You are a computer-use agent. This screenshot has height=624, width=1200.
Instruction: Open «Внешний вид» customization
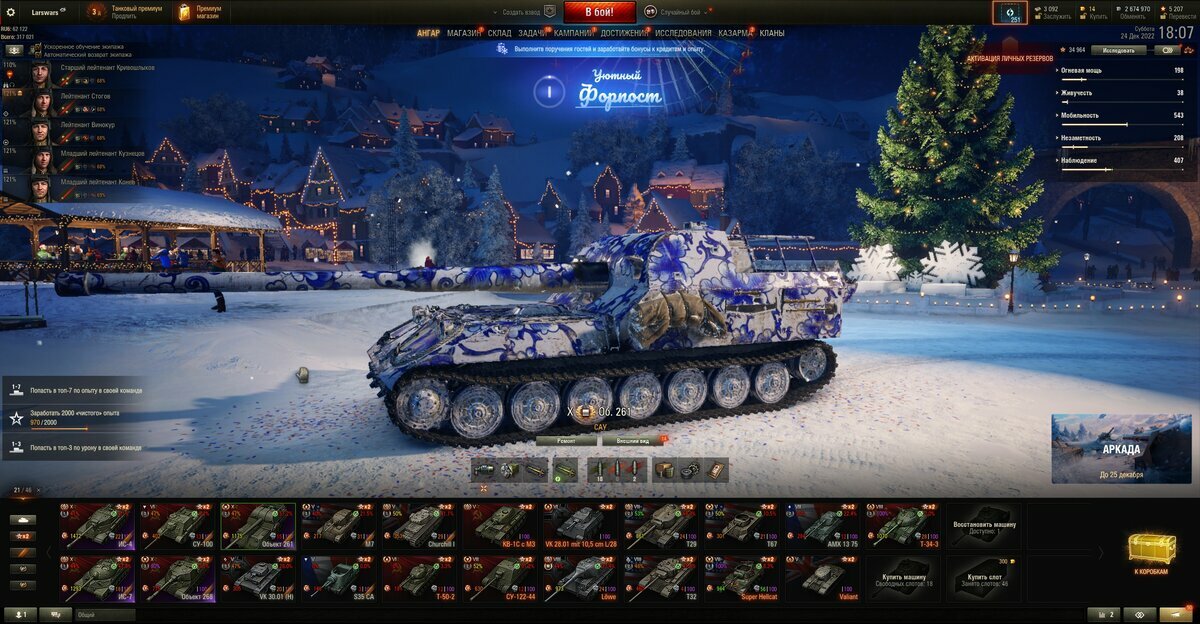(x=633, y=440)
